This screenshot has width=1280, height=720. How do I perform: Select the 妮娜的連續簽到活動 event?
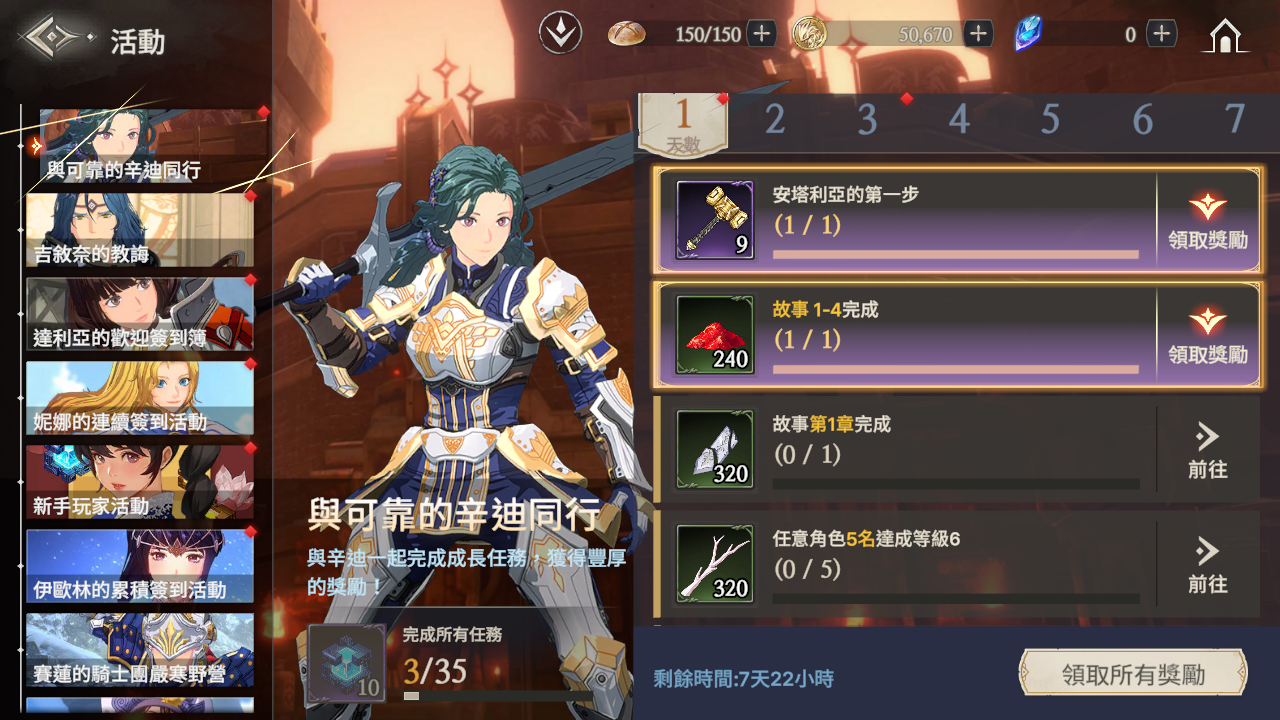tap(140, 398)
